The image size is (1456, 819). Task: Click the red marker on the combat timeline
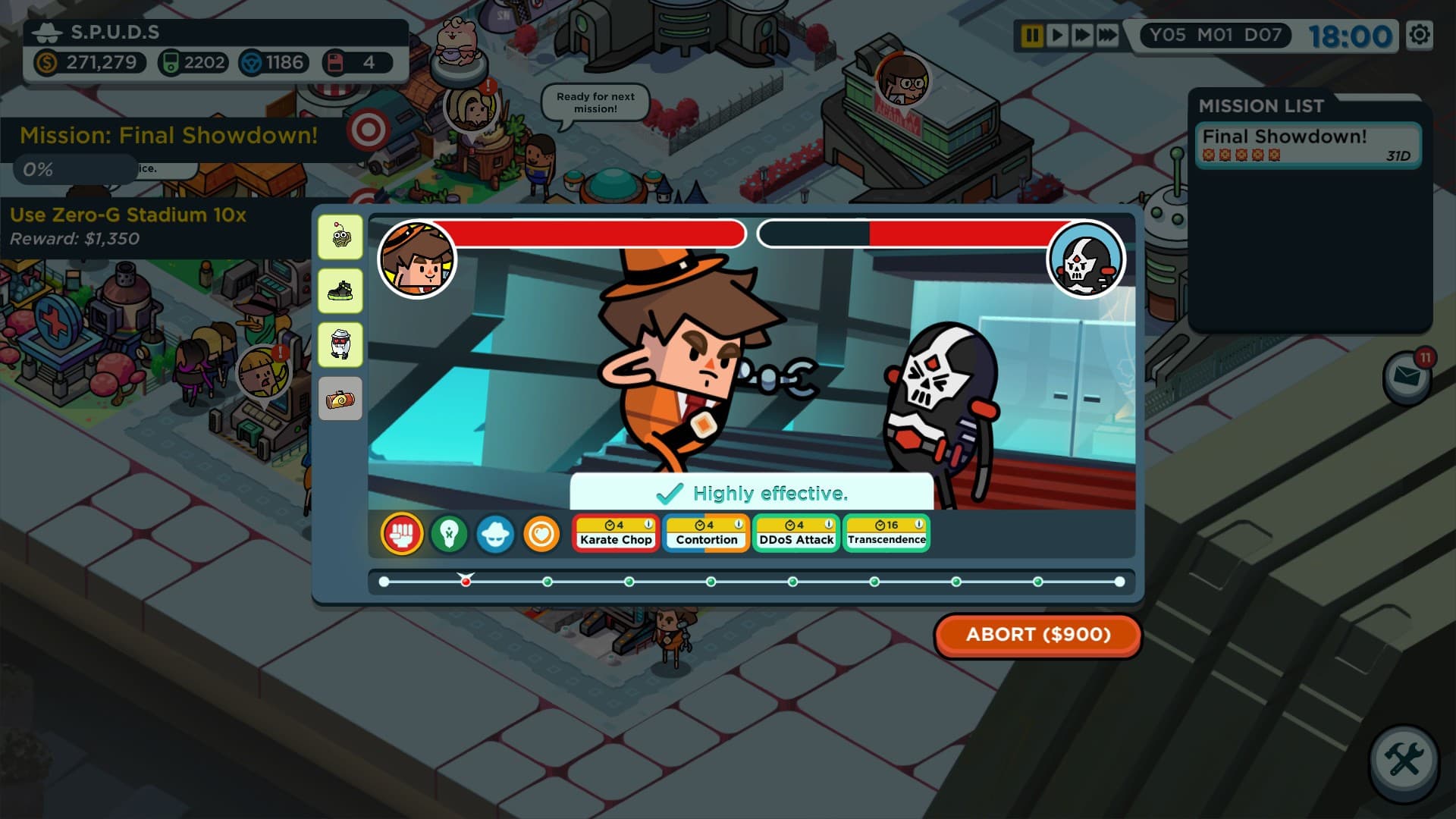pyautogui.click(x=466, y=580)
